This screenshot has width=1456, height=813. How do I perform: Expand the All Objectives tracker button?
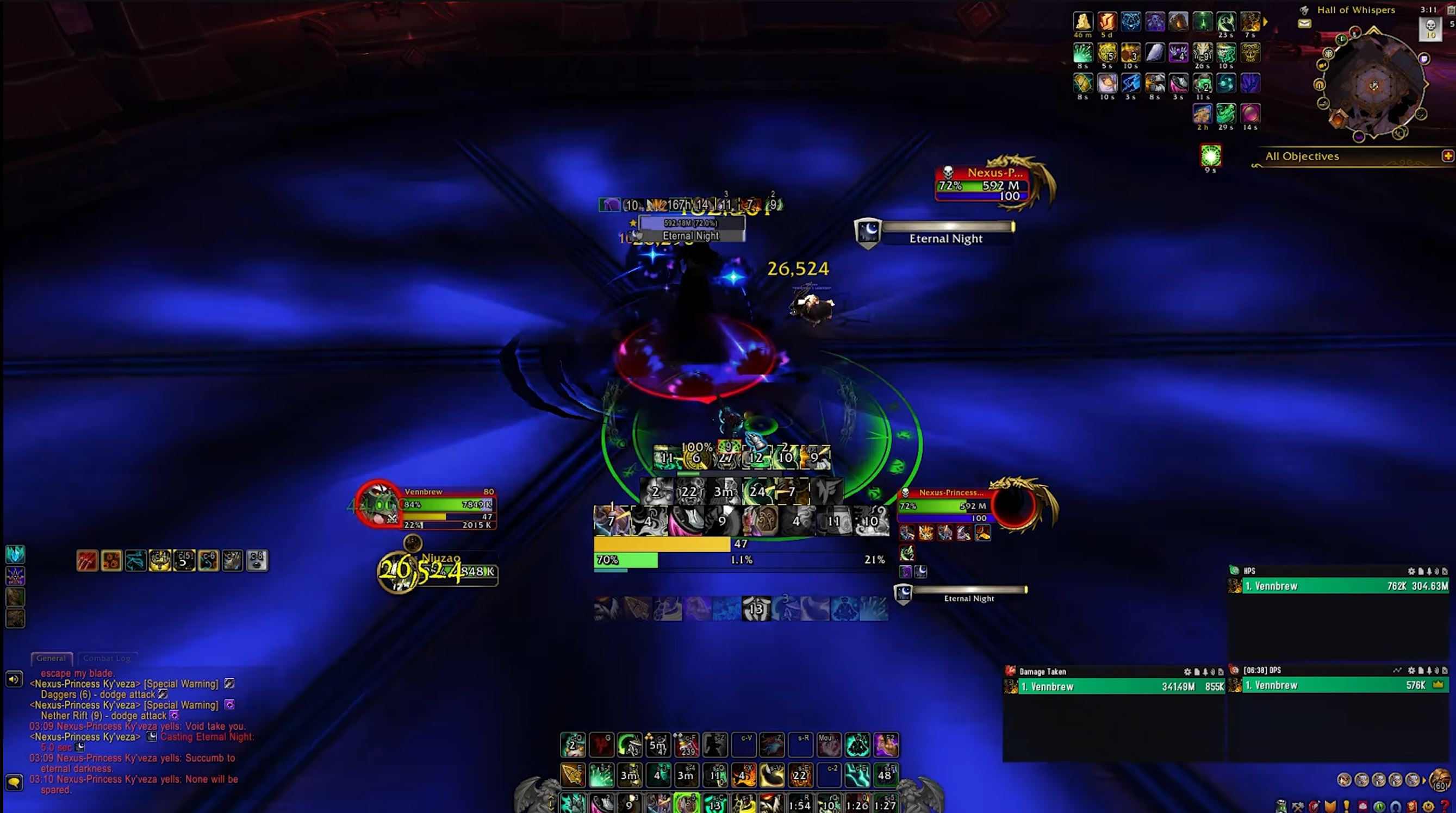coord(1447,156)
